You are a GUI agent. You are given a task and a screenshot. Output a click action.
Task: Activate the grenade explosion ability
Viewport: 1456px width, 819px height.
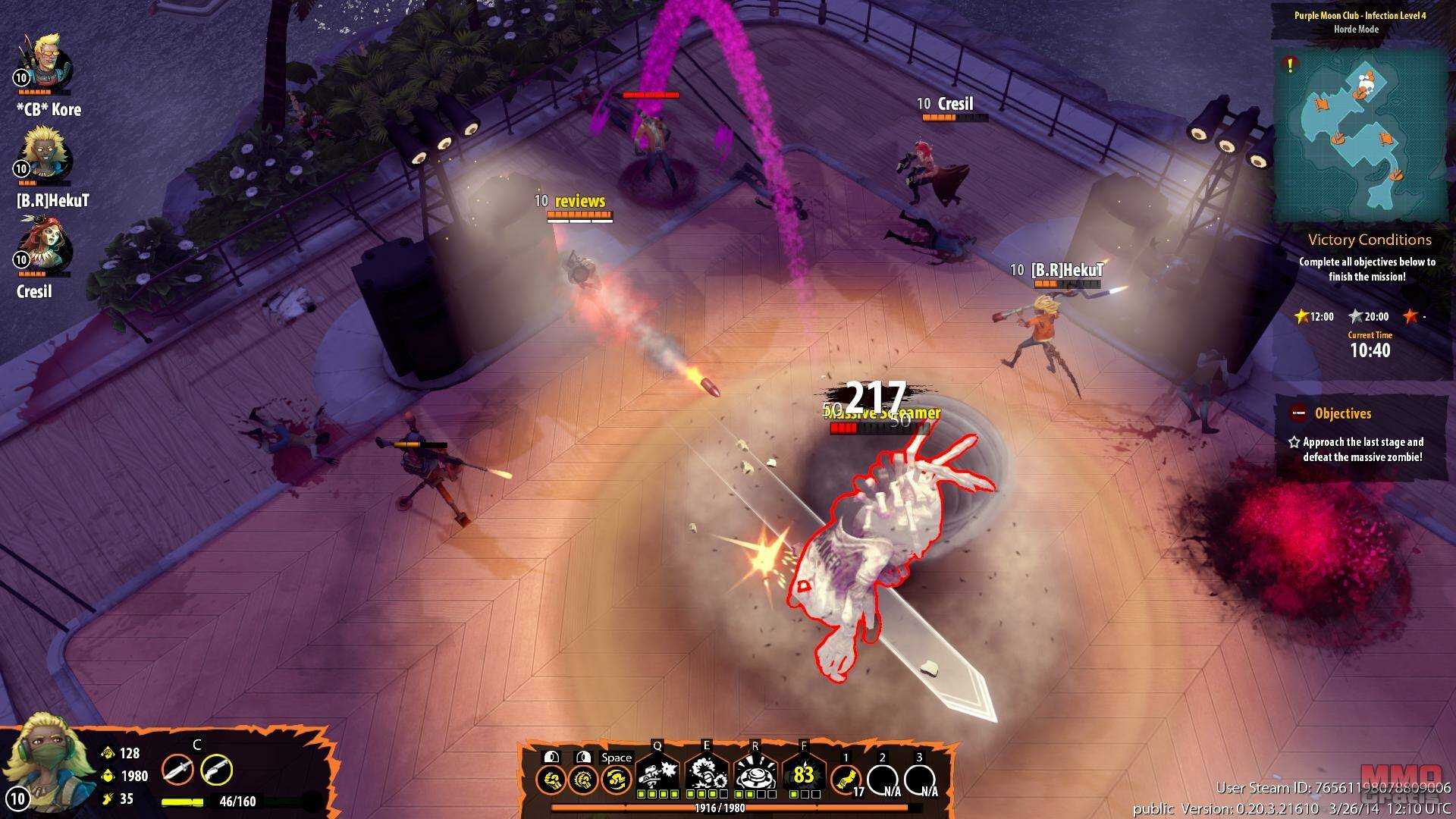tap(707, 775)
